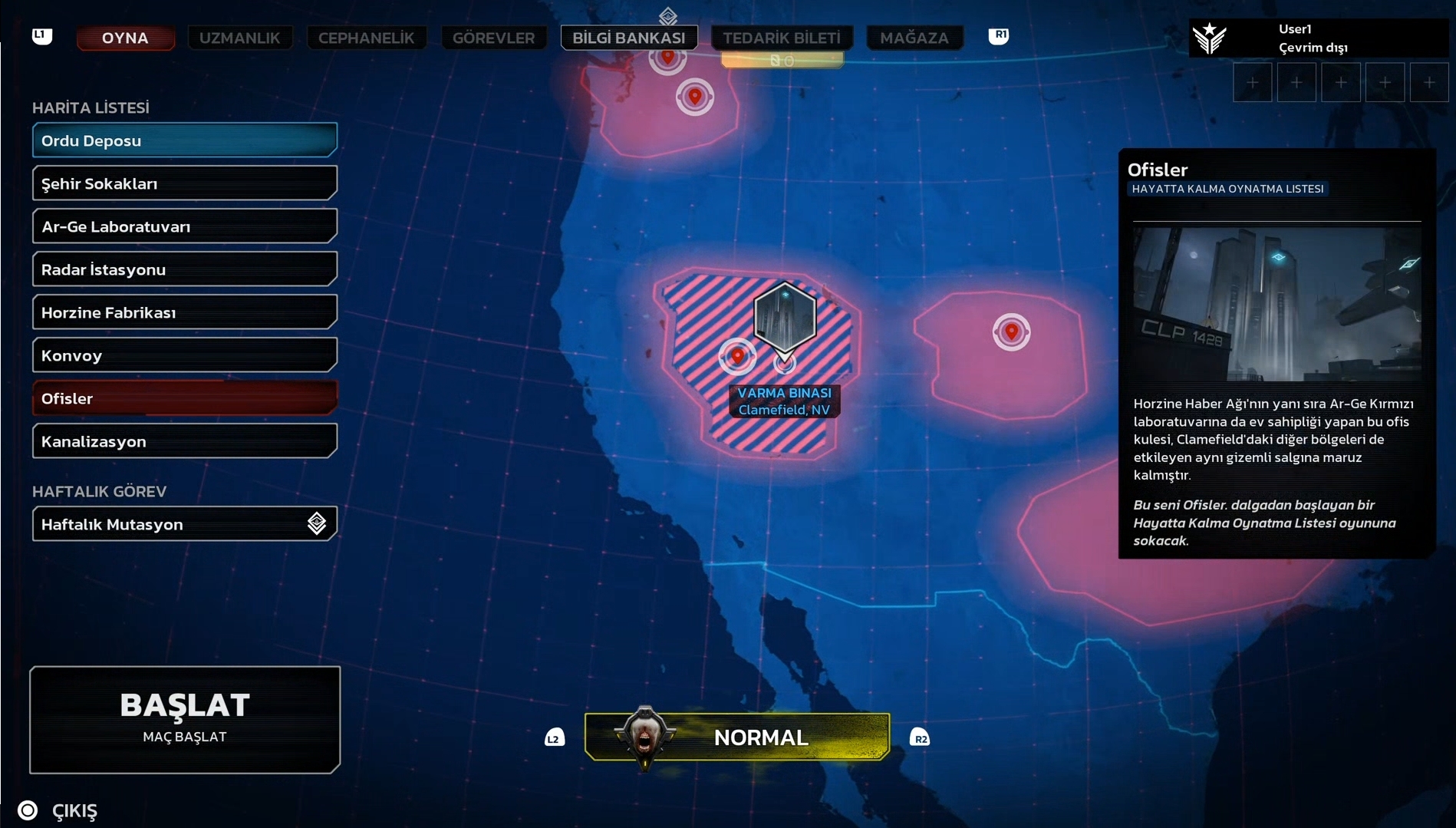Open the User1 profile panel

(1318, 38)
